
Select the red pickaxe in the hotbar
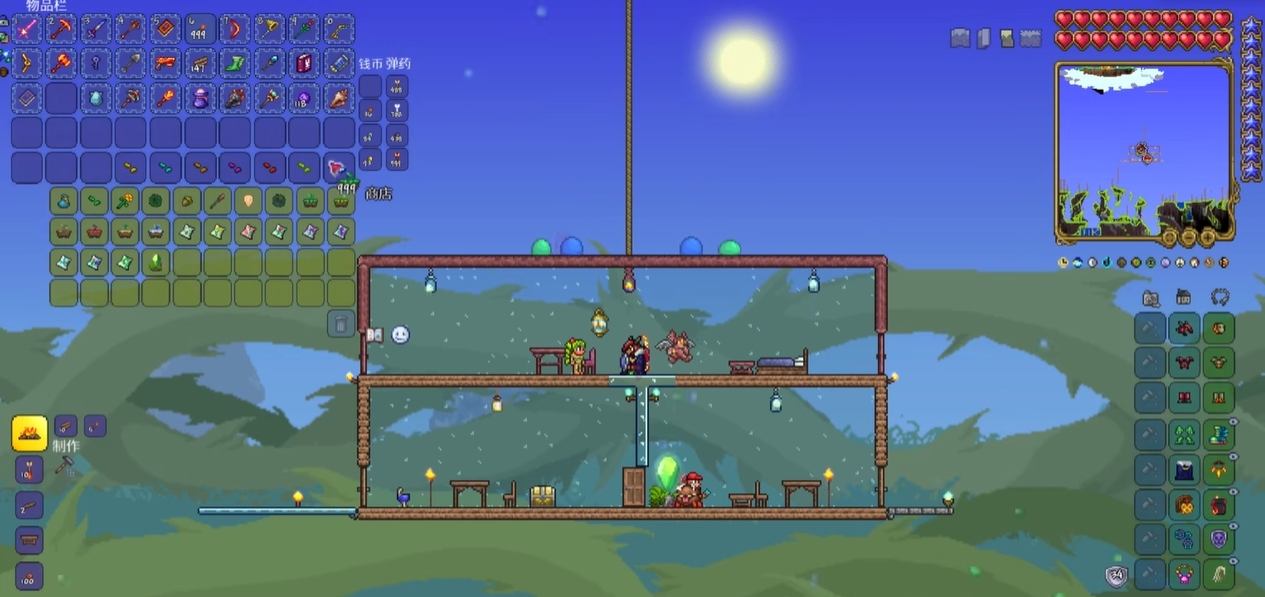pos(62,28)
